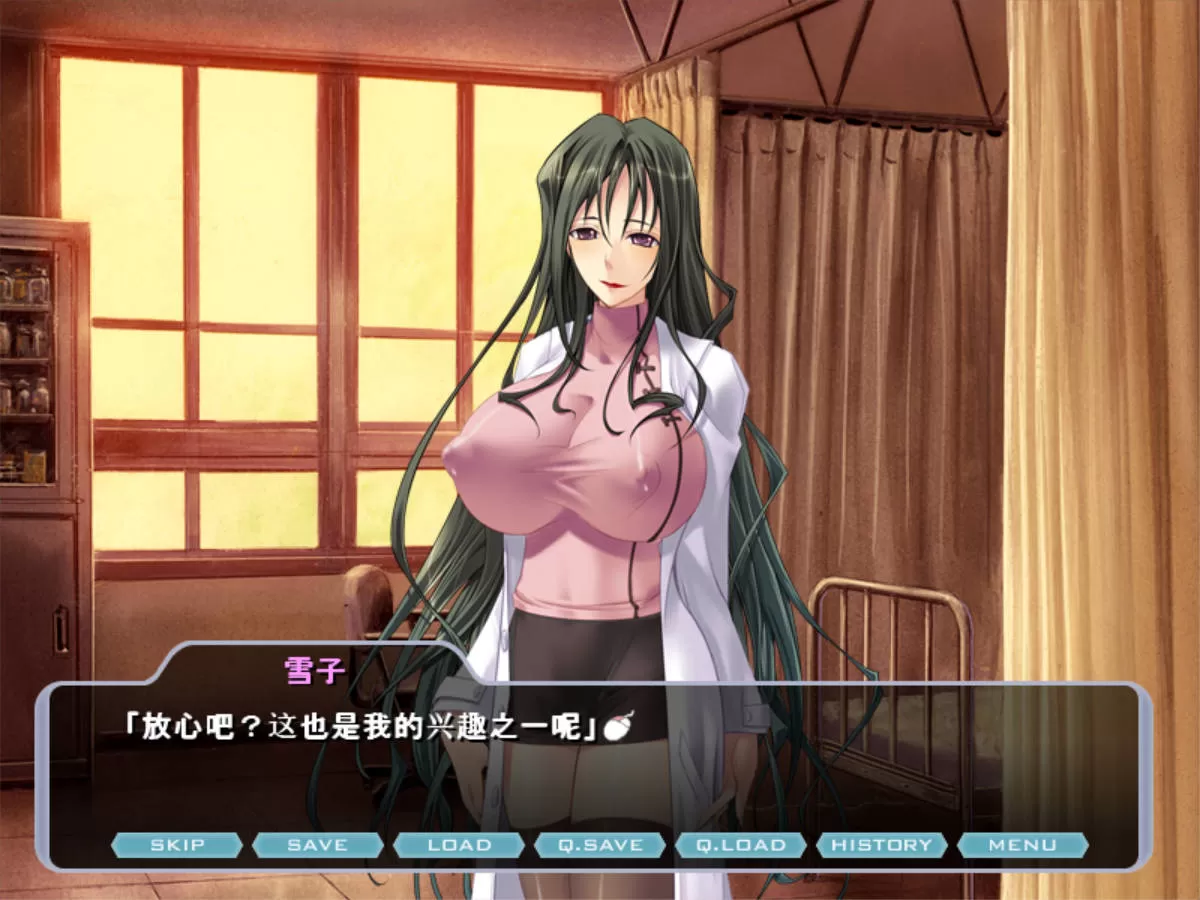Show the dialogue HISTORY log
The height and width of the screenshot is (900, 1200).
click(x=881, y=845)
